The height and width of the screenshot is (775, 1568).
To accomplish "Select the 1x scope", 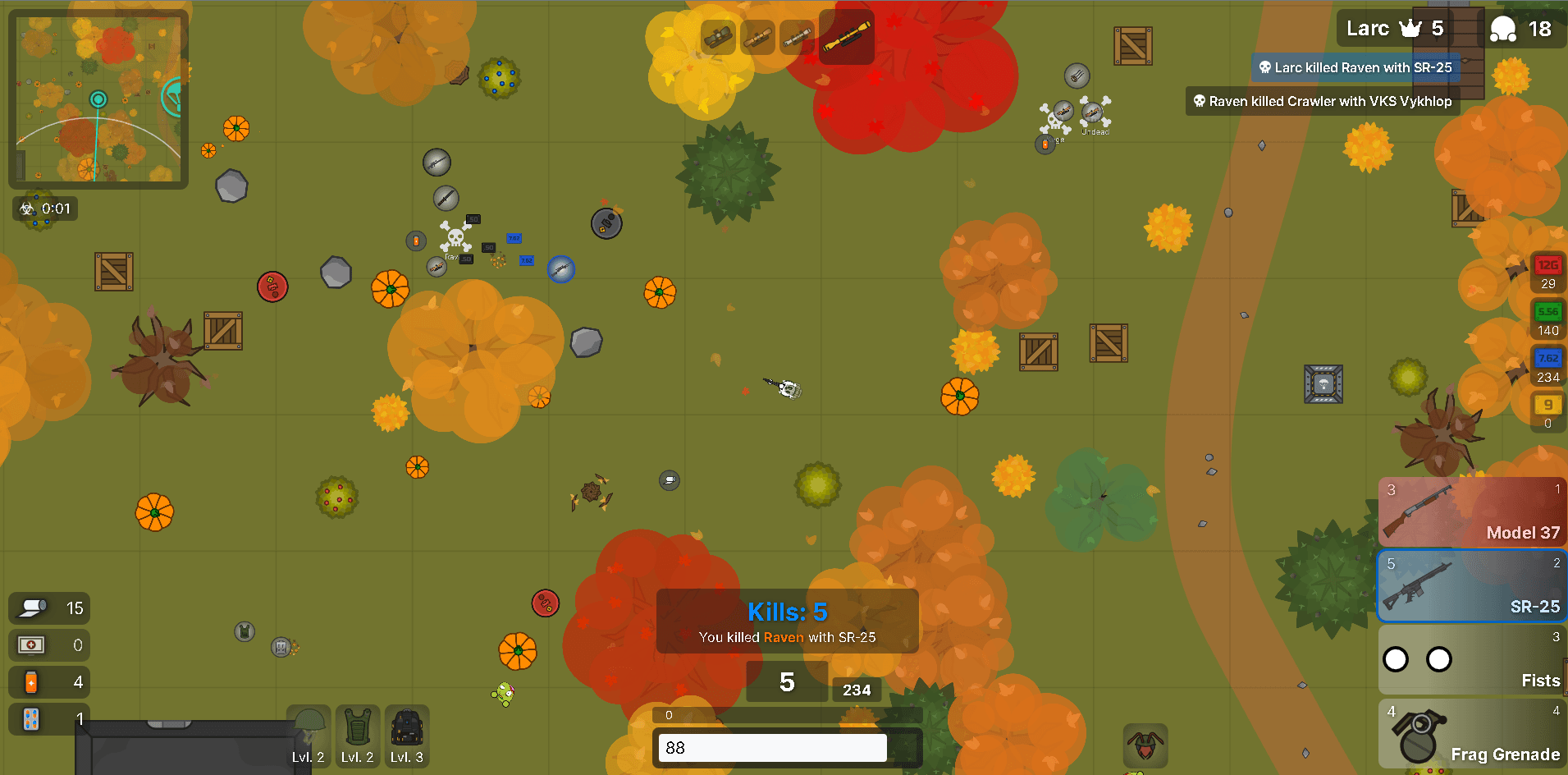I will pos(718,37).
